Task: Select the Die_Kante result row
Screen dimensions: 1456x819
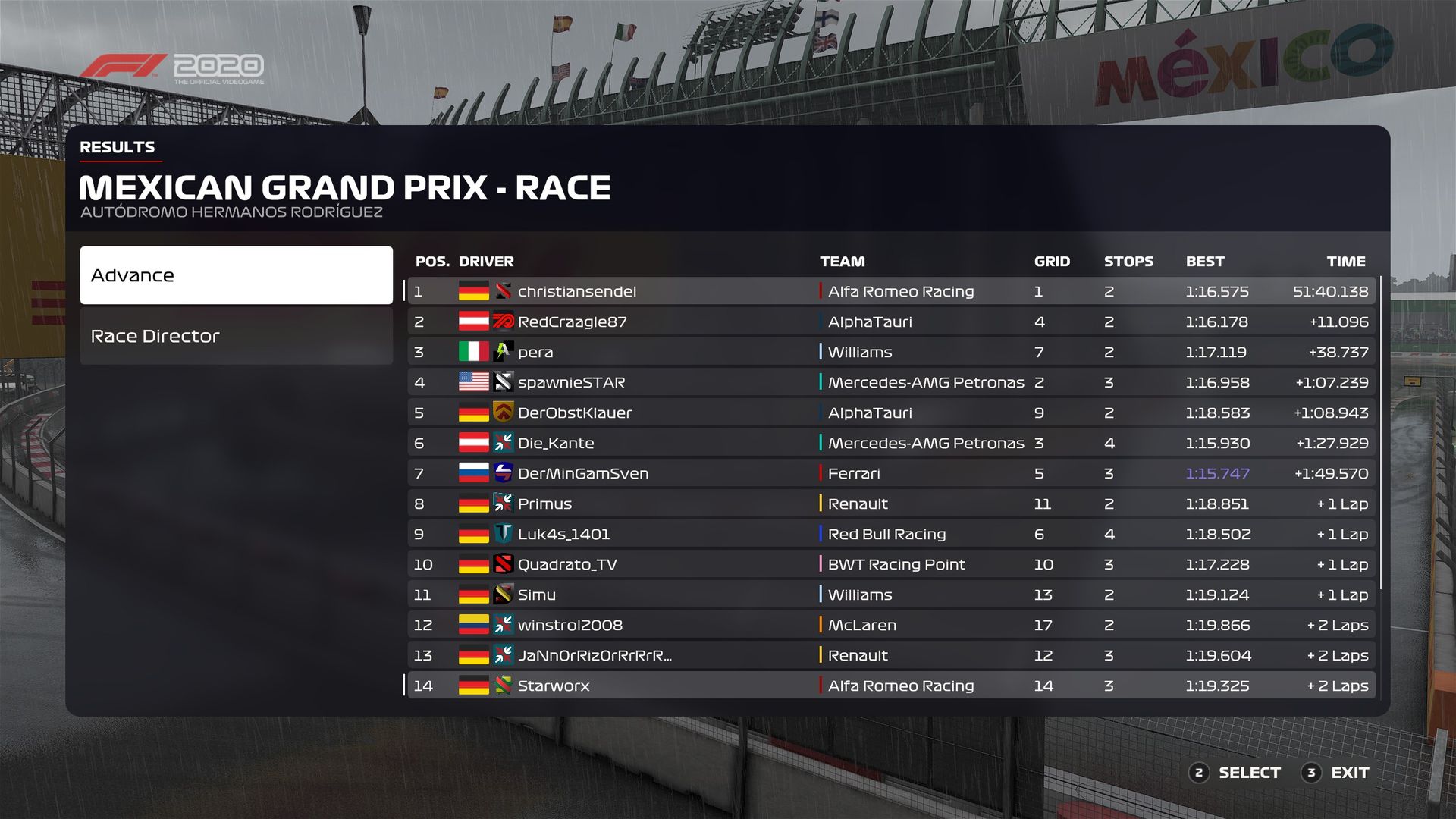Action: (x=891, y=443)
